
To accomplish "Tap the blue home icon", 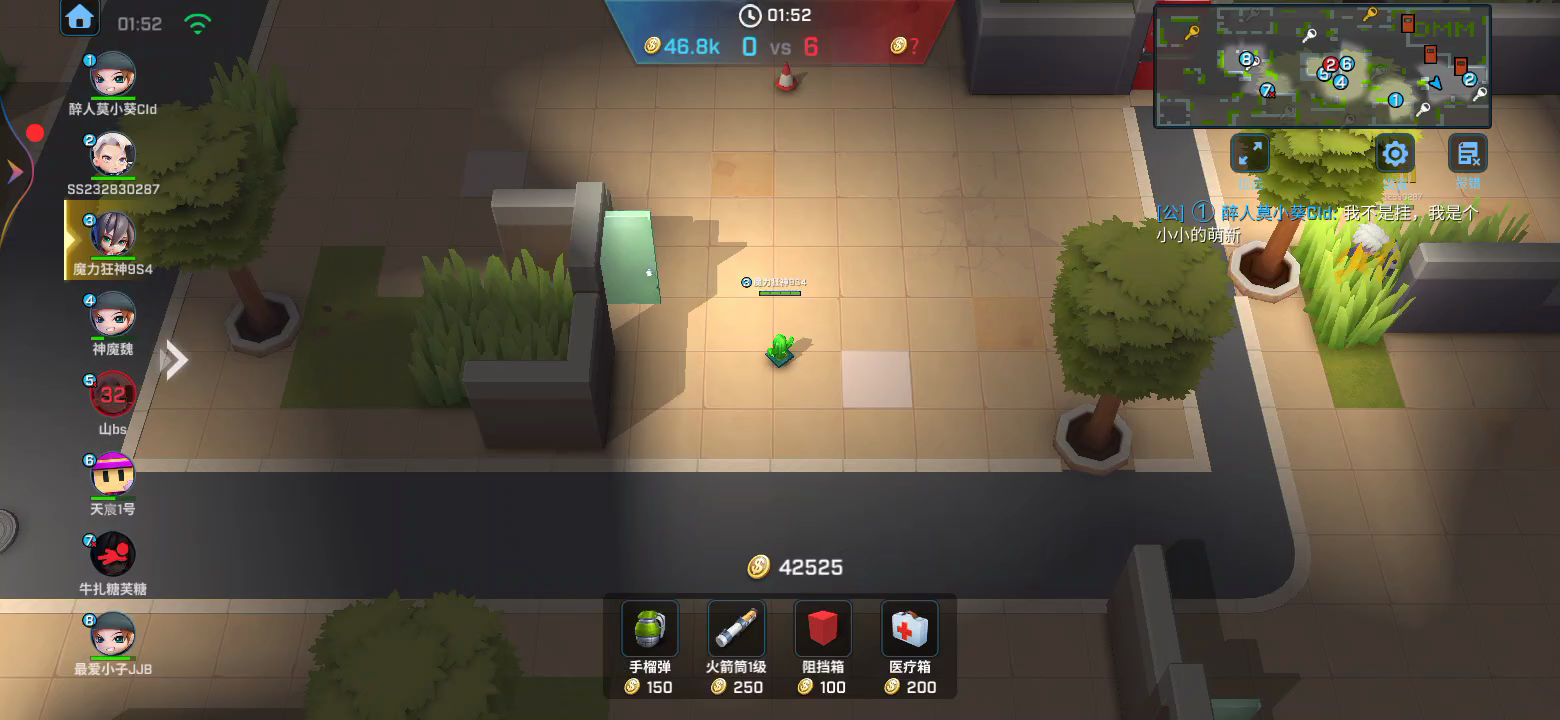I will point(79,17).
